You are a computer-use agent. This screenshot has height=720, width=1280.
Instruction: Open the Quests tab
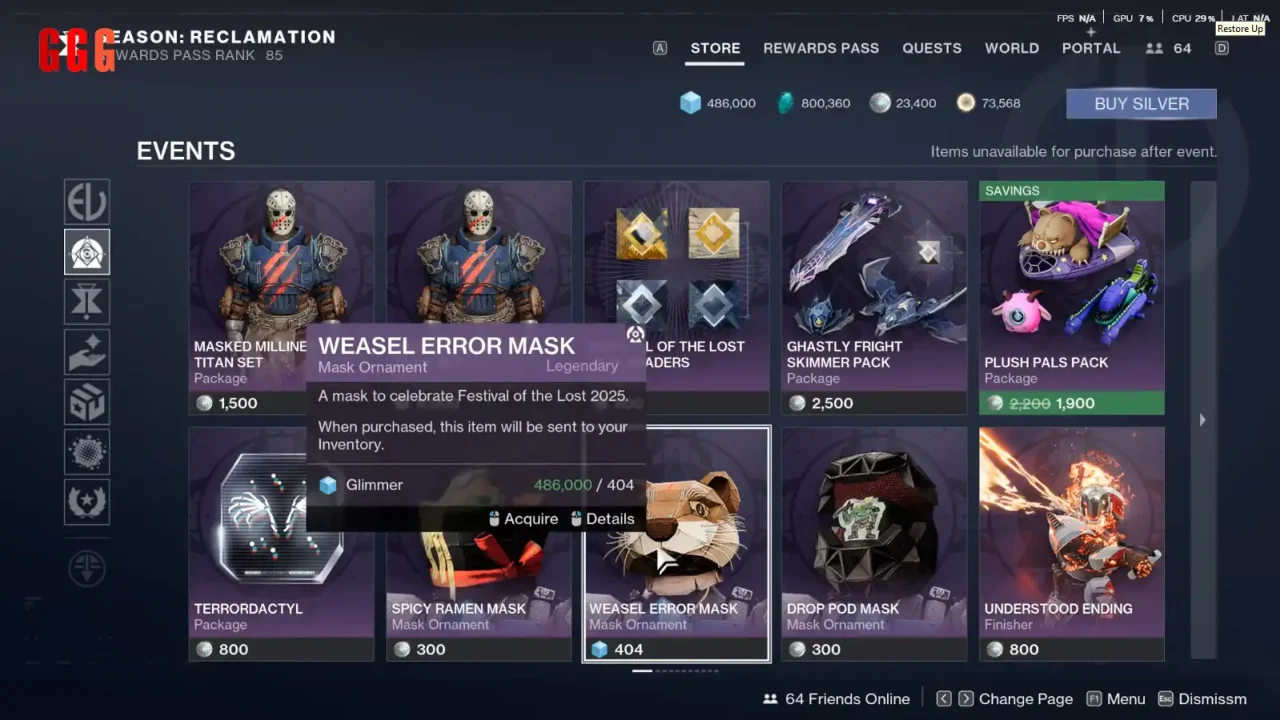(932, 48)
